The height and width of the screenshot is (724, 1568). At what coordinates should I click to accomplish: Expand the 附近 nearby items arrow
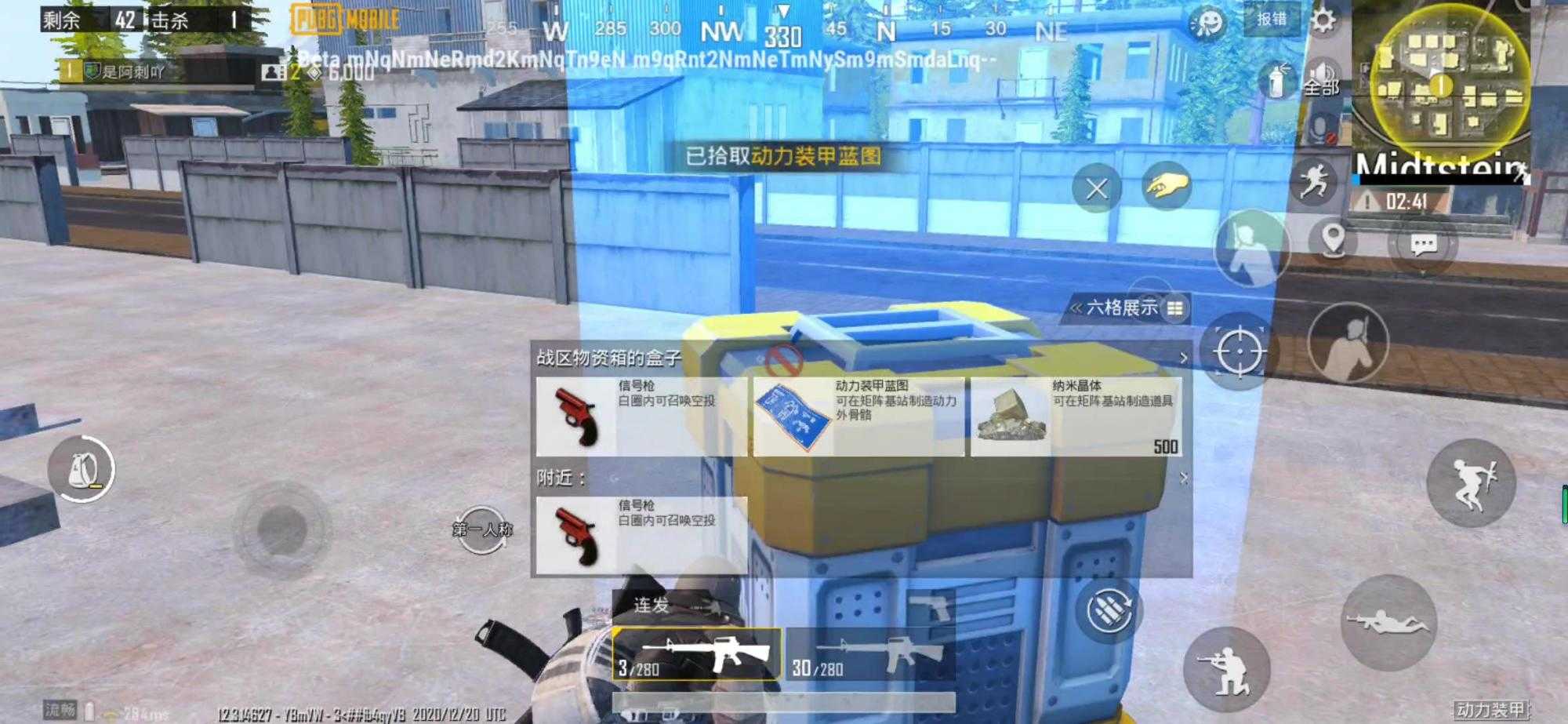click(x=1182, y=476)
